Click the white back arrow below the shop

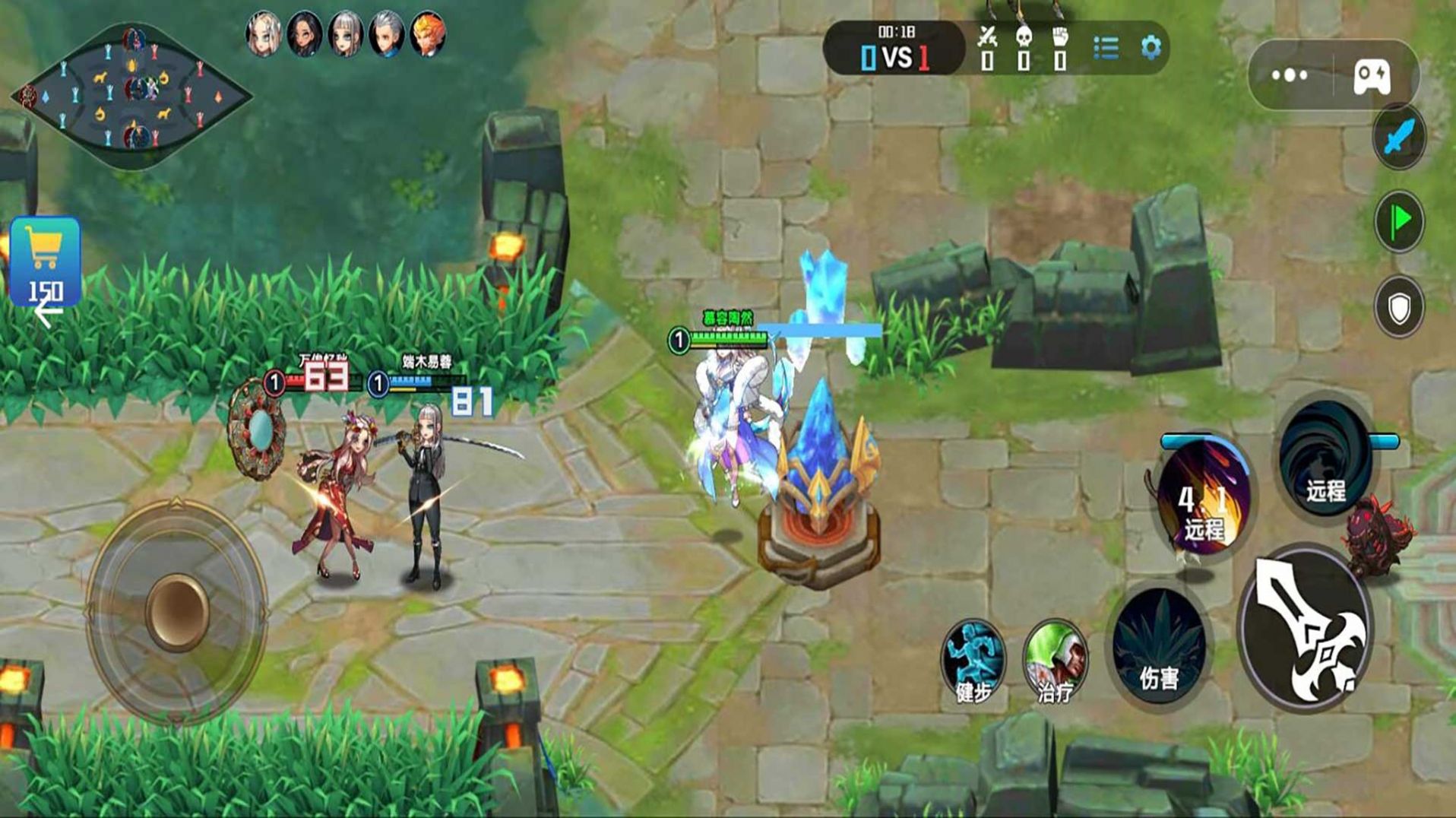click(x=48, y=312)
